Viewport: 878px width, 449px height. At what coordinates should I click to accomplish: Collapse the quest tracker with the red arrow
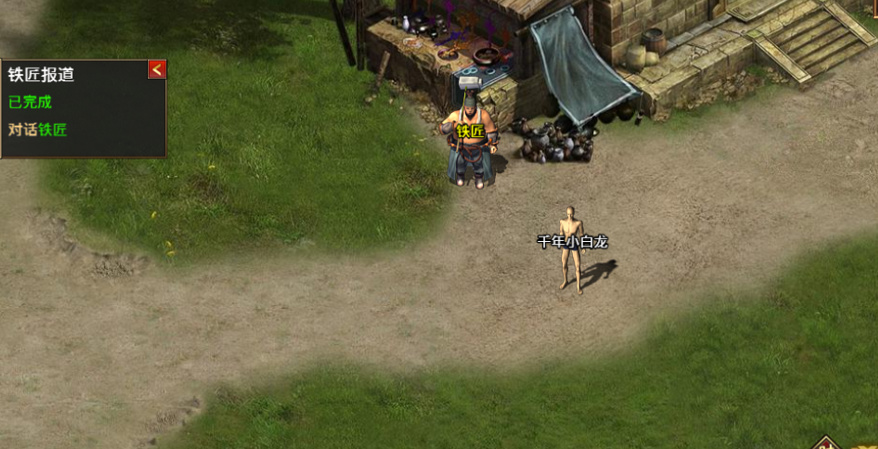coord(157,70)
